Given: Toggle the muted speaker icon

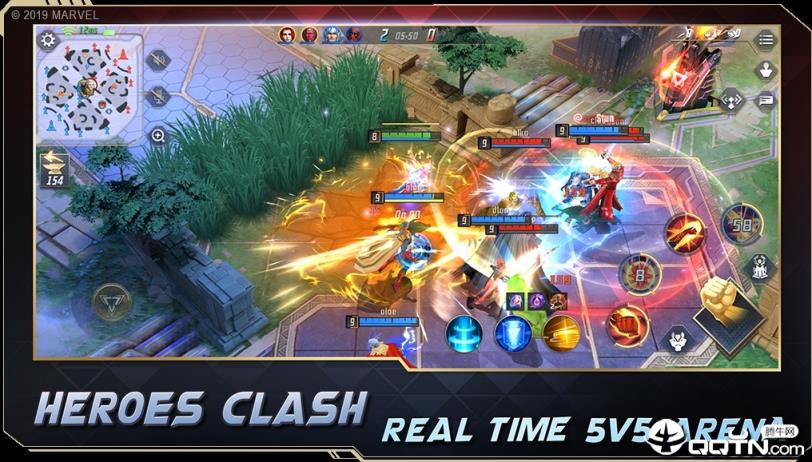Looking at the screenshot, I should [x=158, y=60].
